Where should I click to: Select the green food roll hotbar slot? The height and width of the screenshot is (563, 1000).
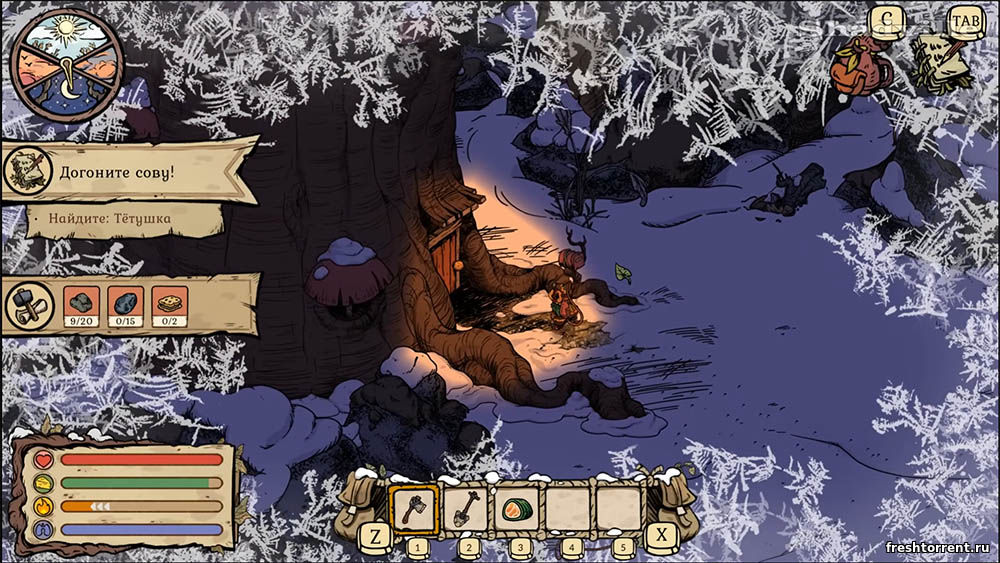[x=517, y=509]
